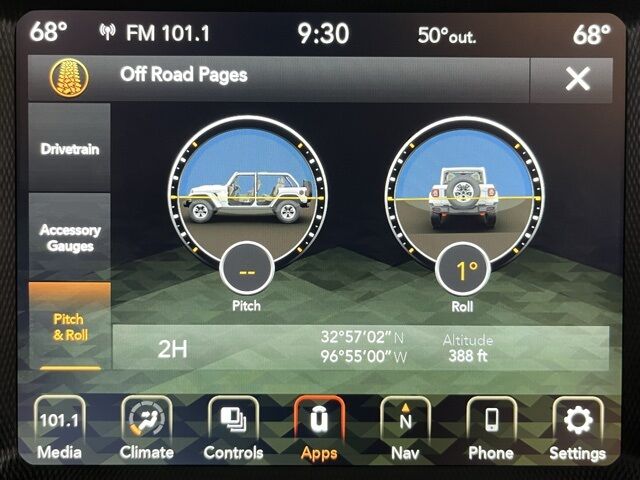Open the Phone screen
Image resolution: width=640 pixels, height=480 pixels.
coord(491,428)
